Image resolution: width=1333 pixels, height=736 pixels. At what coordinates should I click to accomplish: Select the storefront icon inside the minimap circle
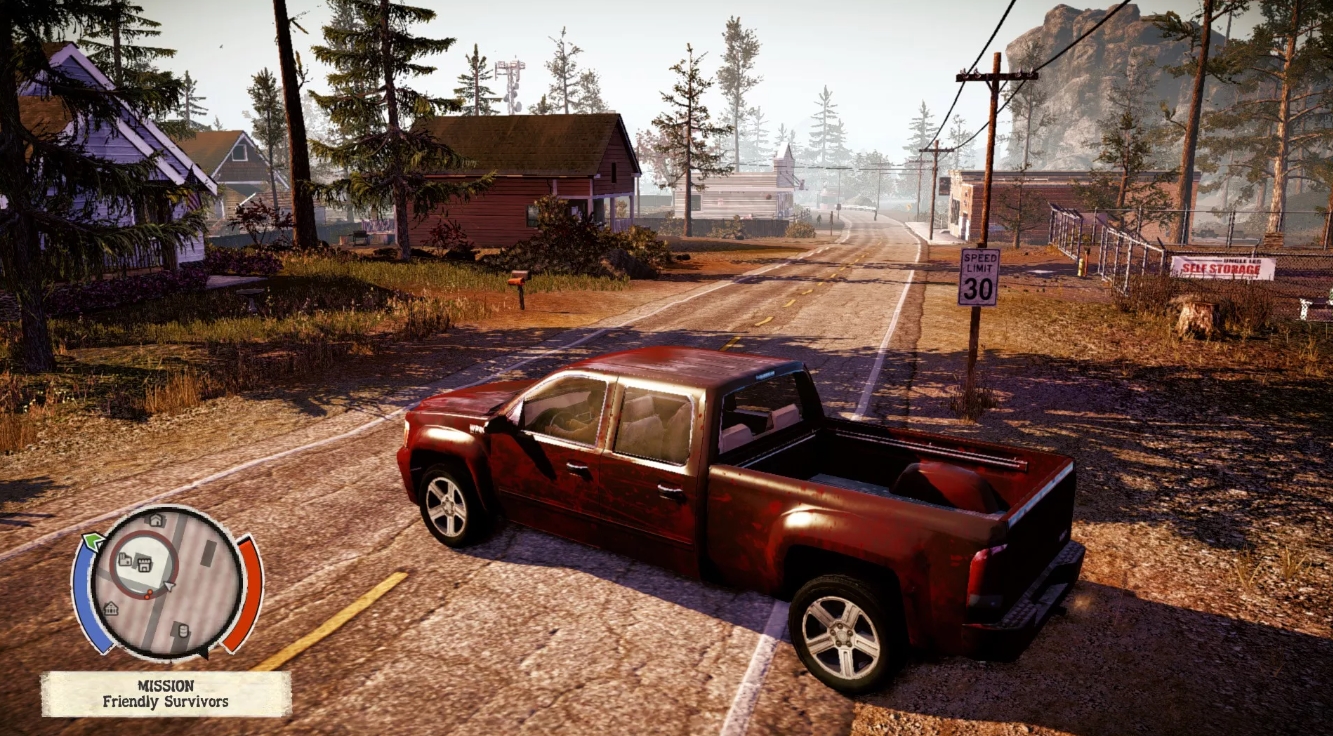(144, 563)
